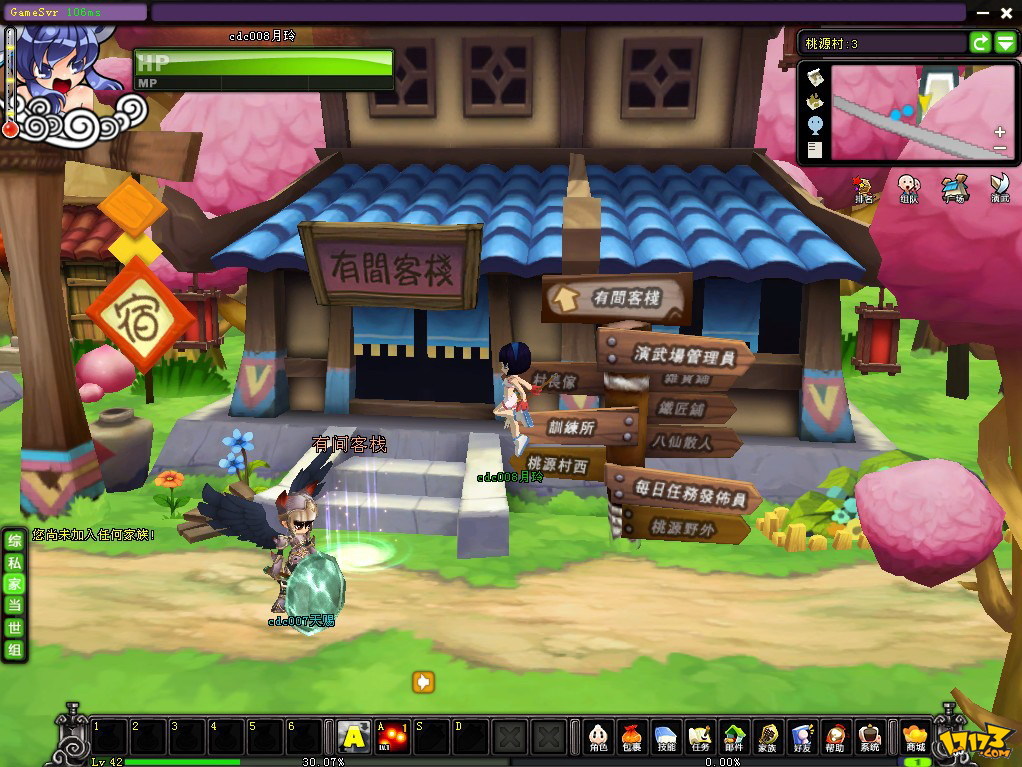Open the 技能 skills book

(665, 737)
